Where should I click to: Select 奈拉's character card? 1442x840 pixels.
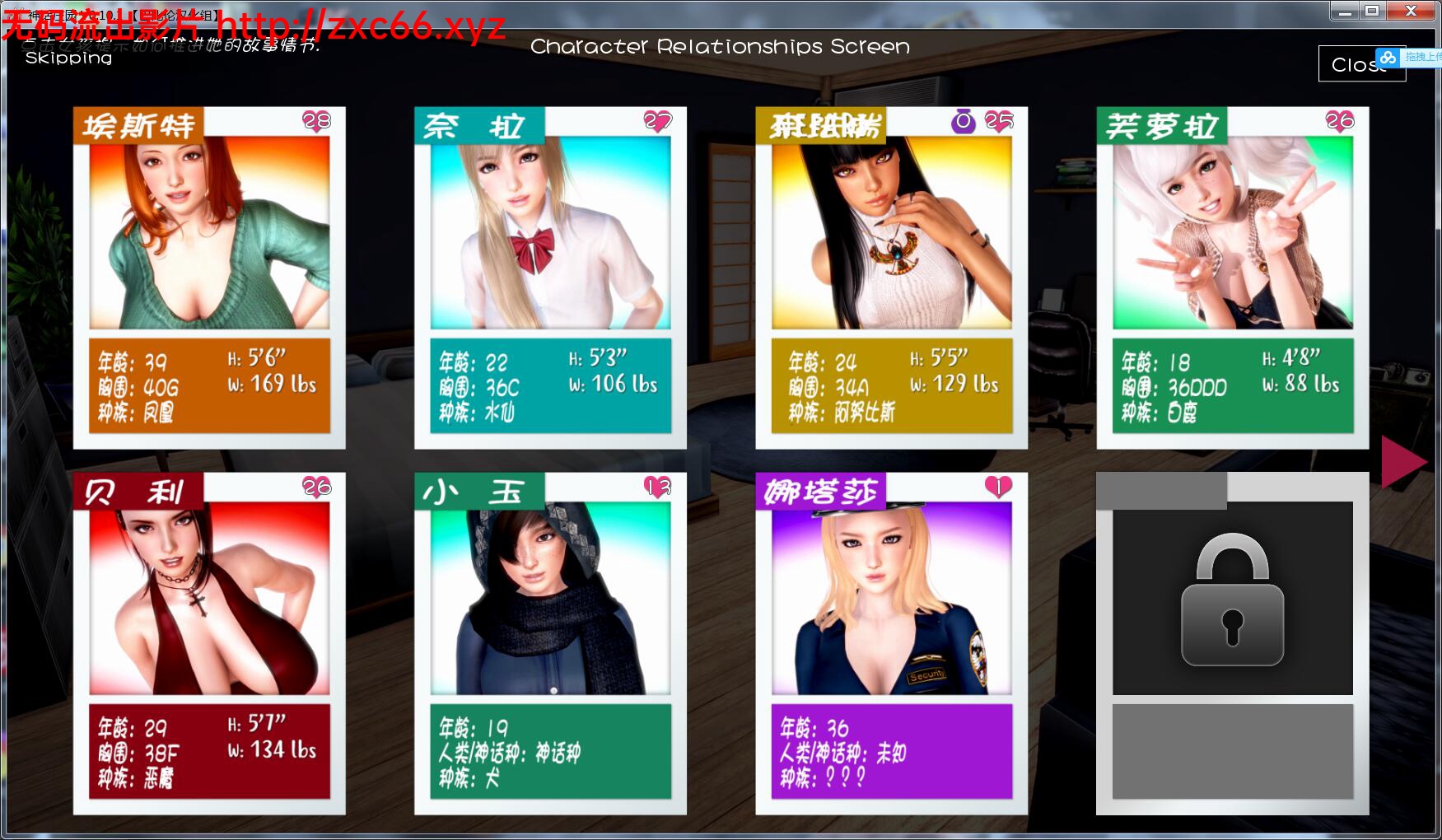pyautogui.click(x=549, y=237)
